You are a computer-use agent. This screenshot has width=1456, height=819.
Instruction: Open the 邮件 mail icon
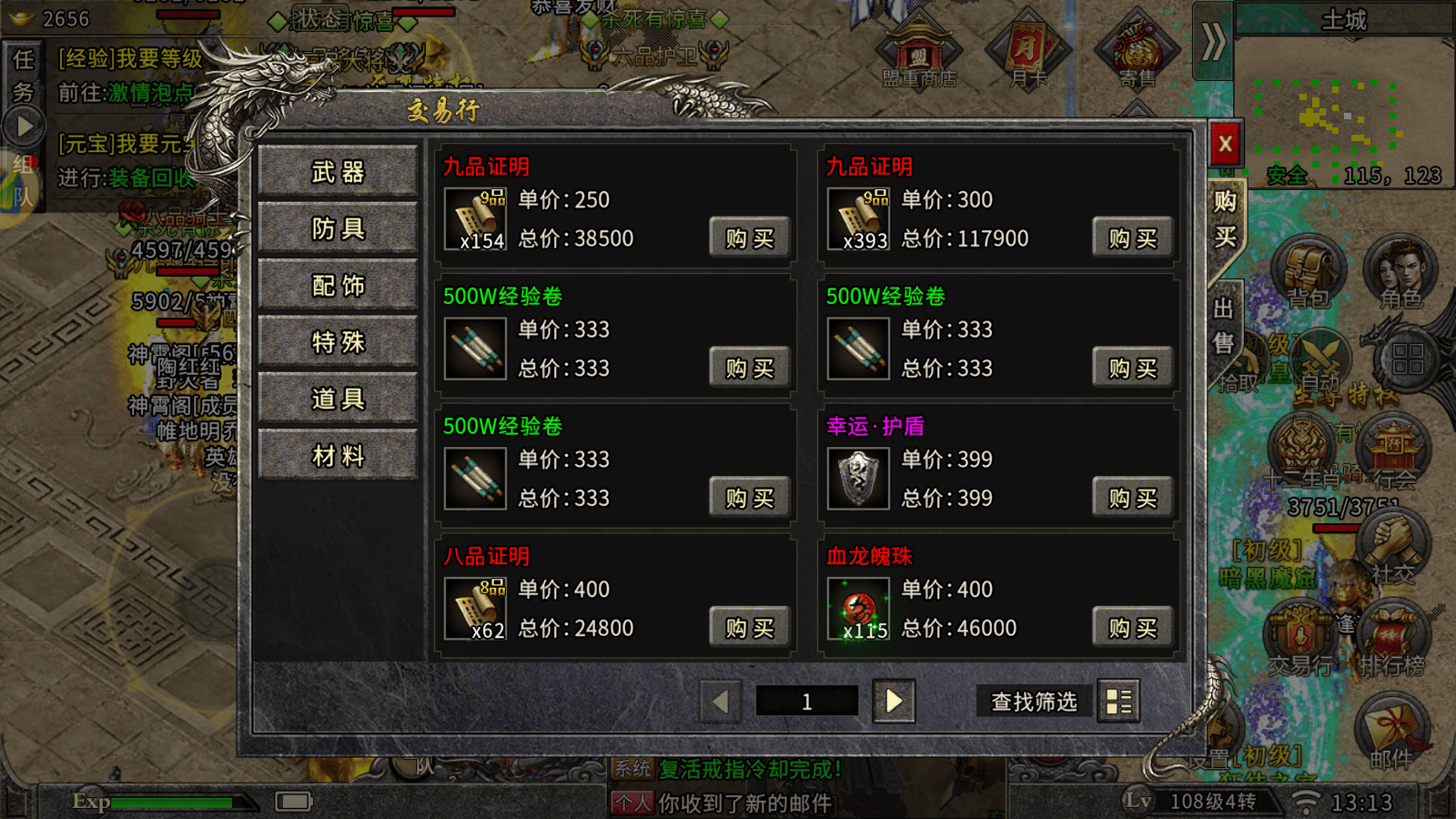[x=1390, y=733]
